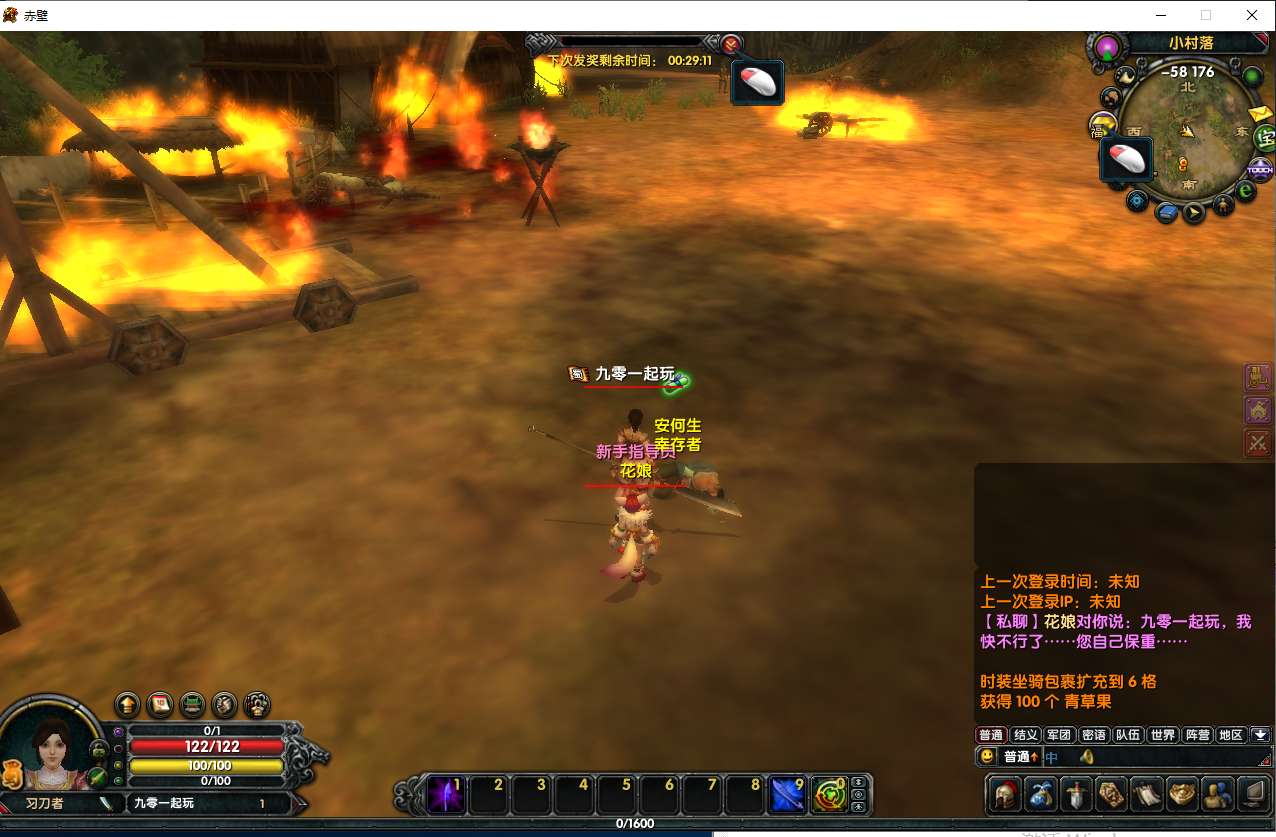Click the player portrait
The image size is (1276, 837).
pyautogui.click(x=50, y=752)
